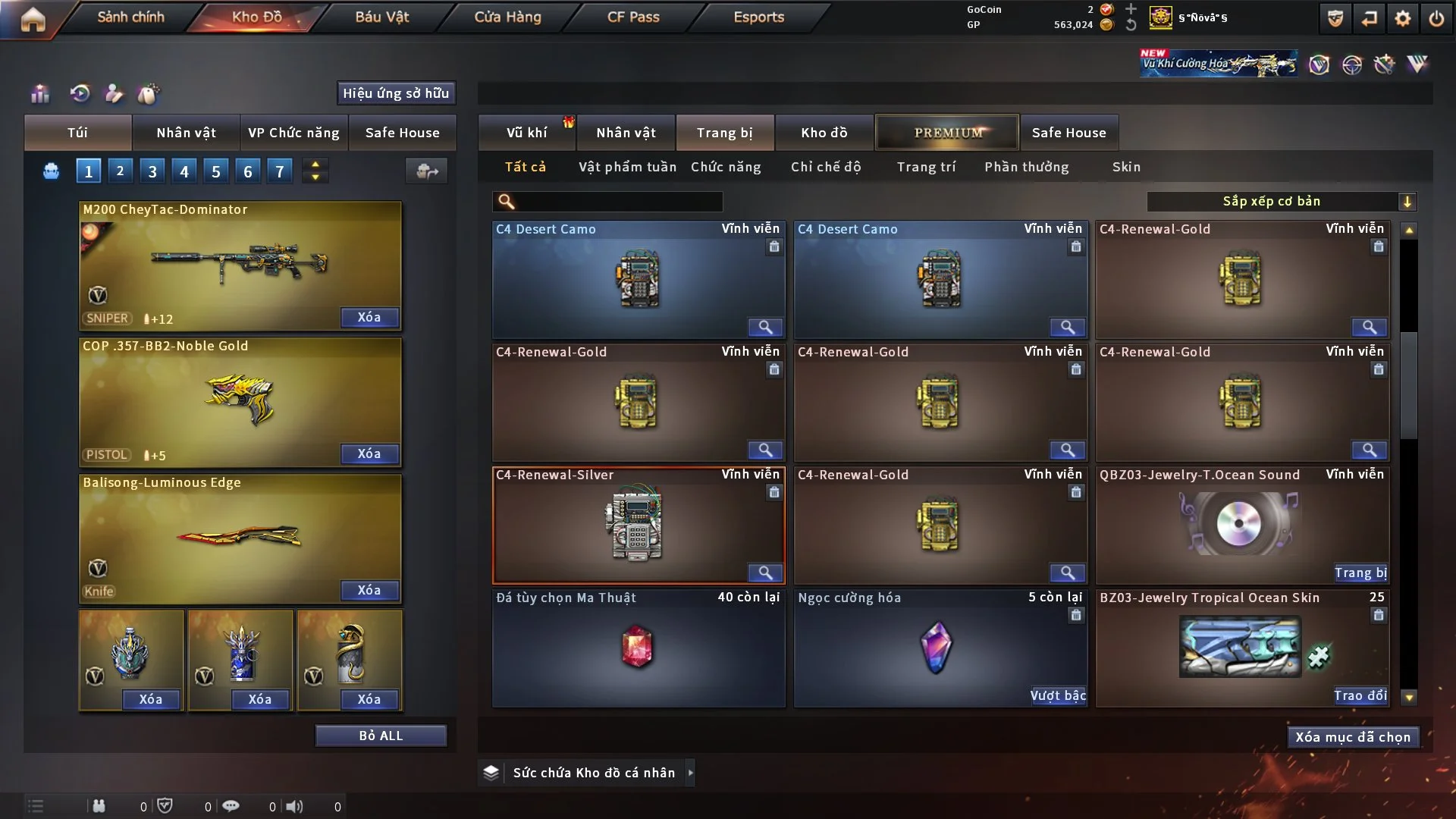Click the power icon to exit
The height and width of the screenshot is (819, 1456).
(x=1436, y=18)
